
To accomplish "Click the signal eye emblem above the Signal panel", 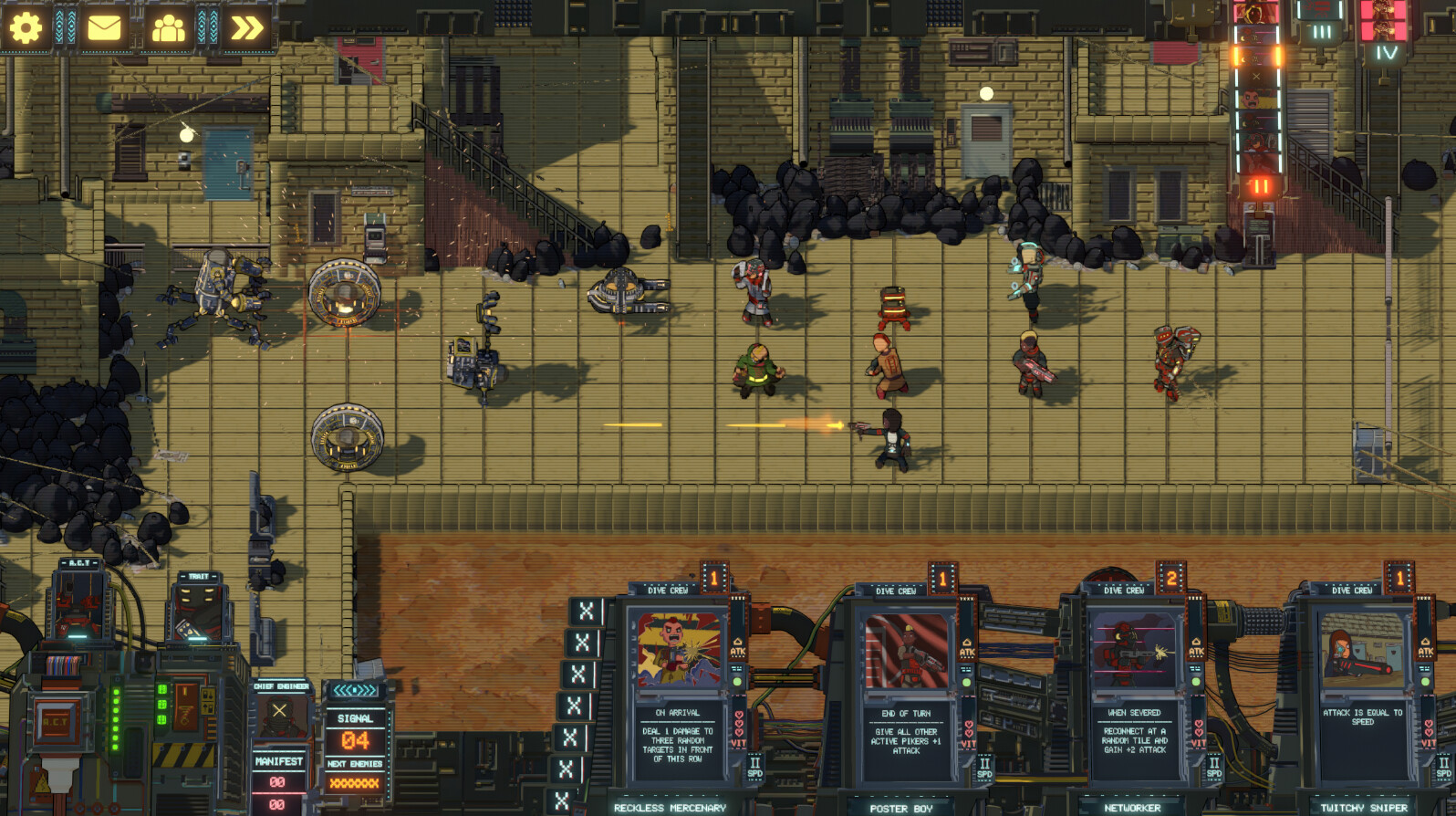I will pos(354,692).
